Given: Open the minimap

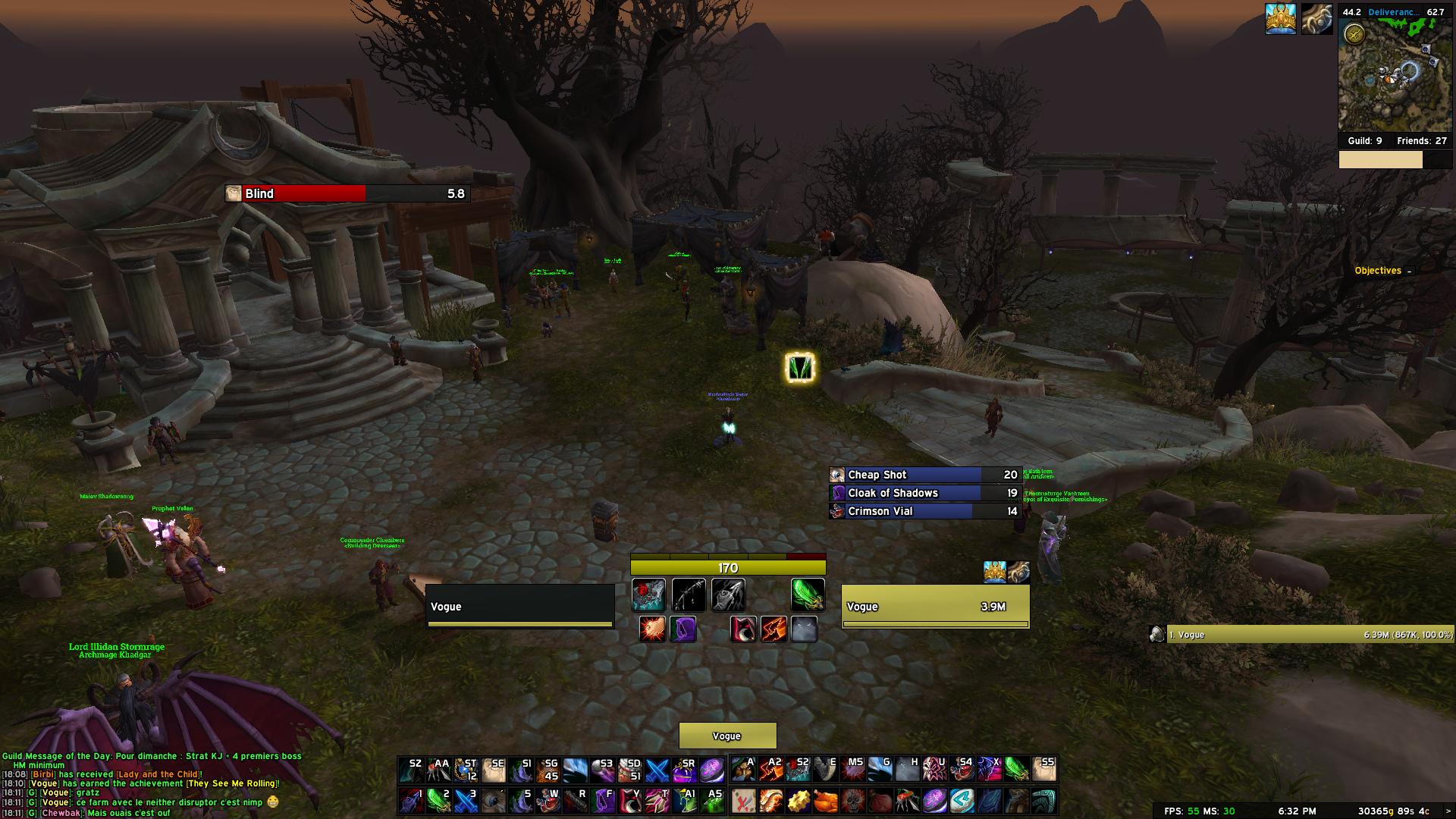Looking at the screenshot, I should click(1395, 76).
